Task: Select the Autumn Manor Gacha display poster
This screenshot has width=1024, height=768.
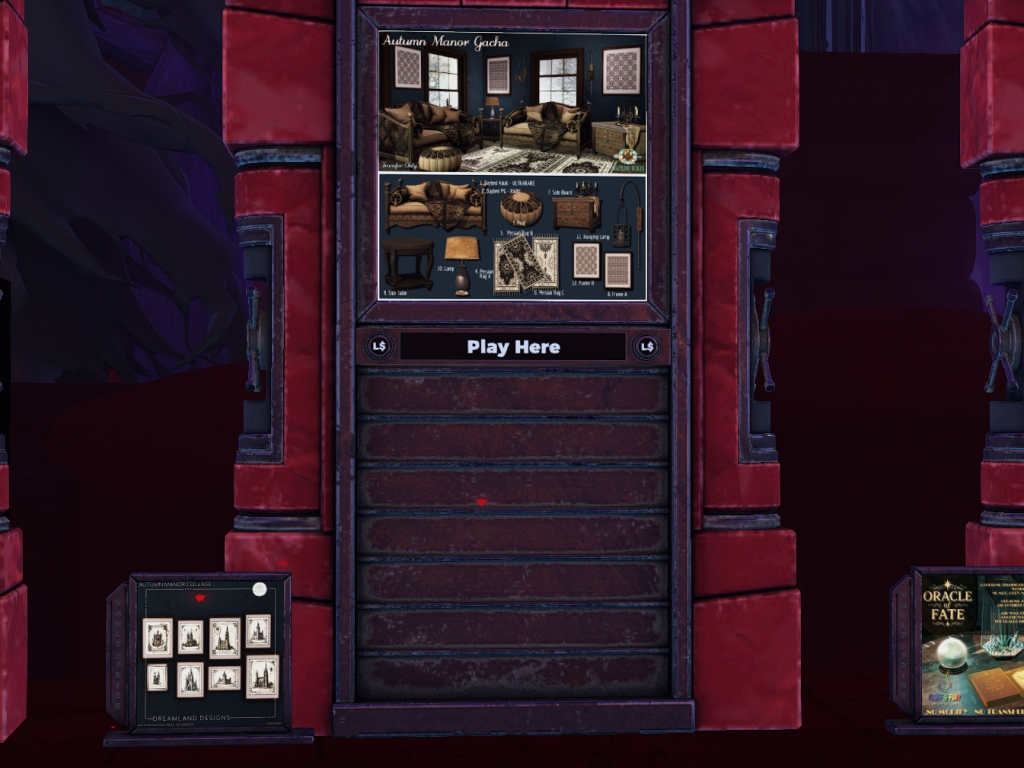Action: pyautogui.click(x=512, y=165)
